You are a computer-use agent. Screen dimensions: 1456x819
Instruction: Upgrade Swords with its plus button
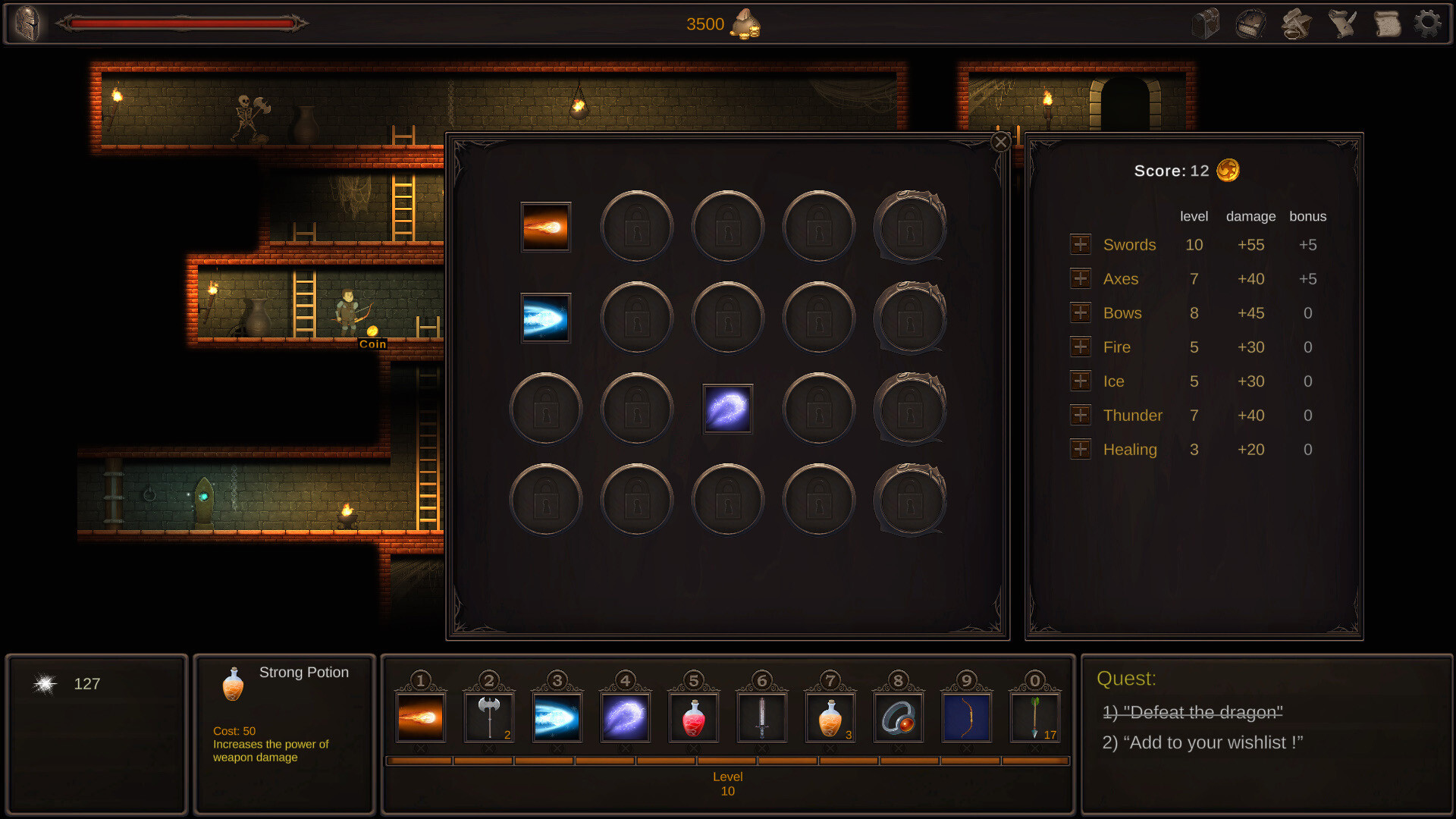coord(1080,244)
